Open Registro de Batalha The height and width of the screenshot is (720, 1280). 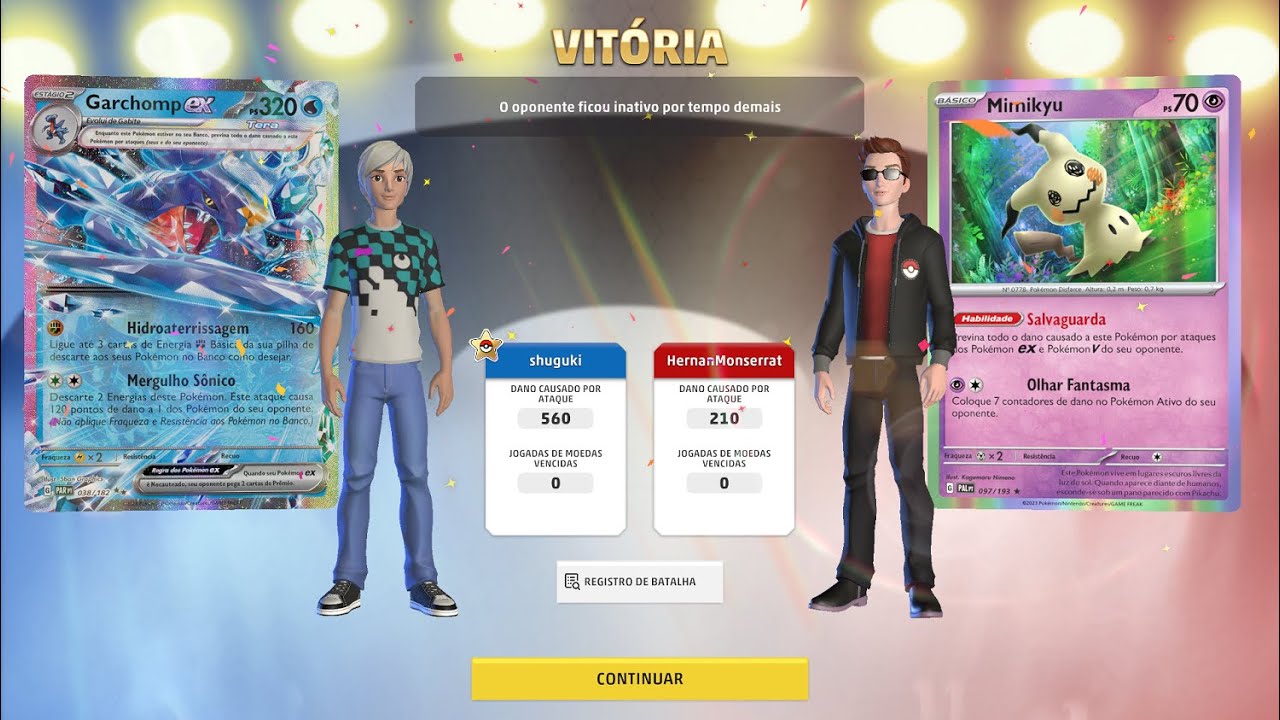639,581
